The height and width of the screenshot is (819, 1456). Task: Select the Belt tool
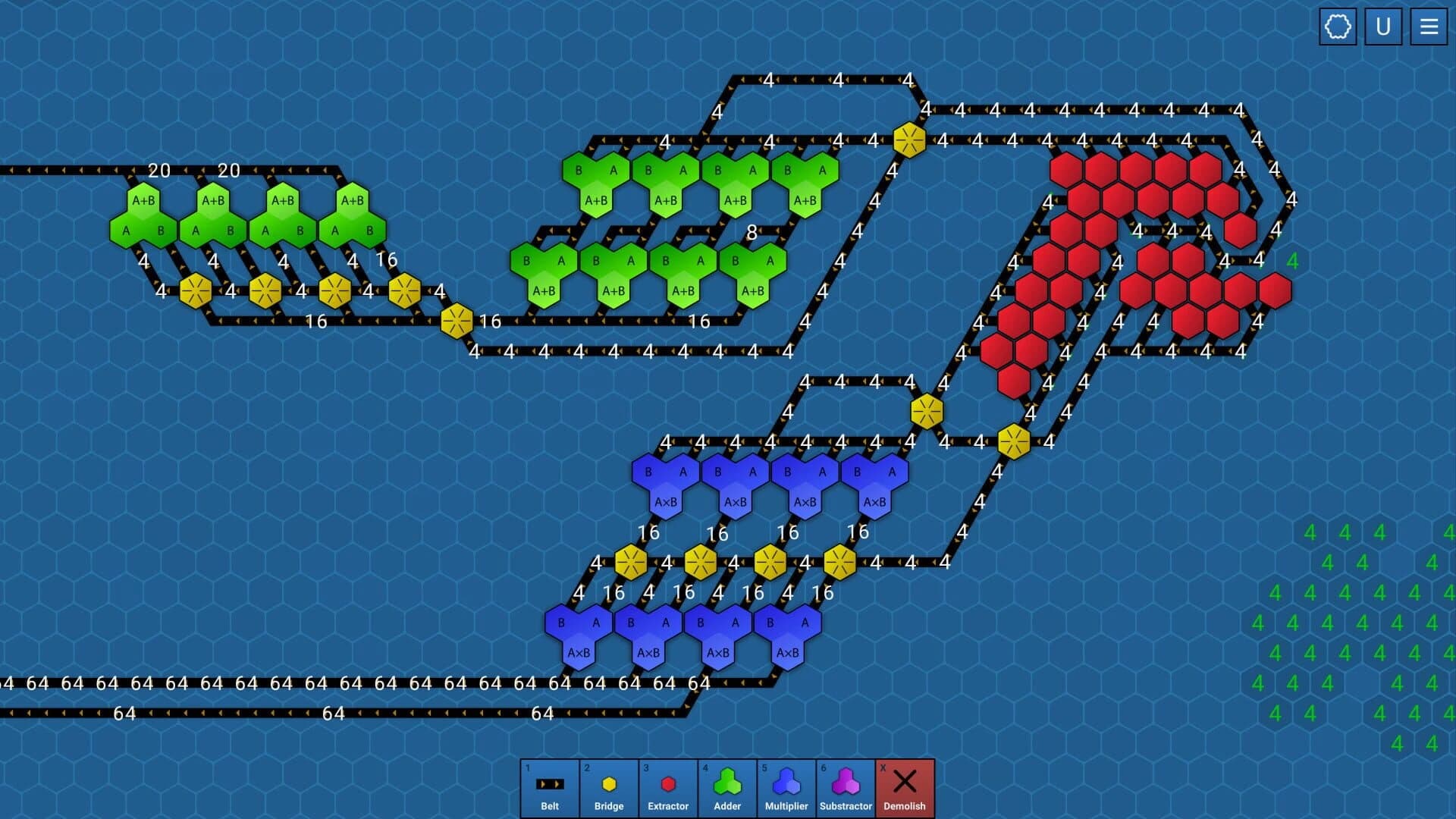click(x=549, y=787)
